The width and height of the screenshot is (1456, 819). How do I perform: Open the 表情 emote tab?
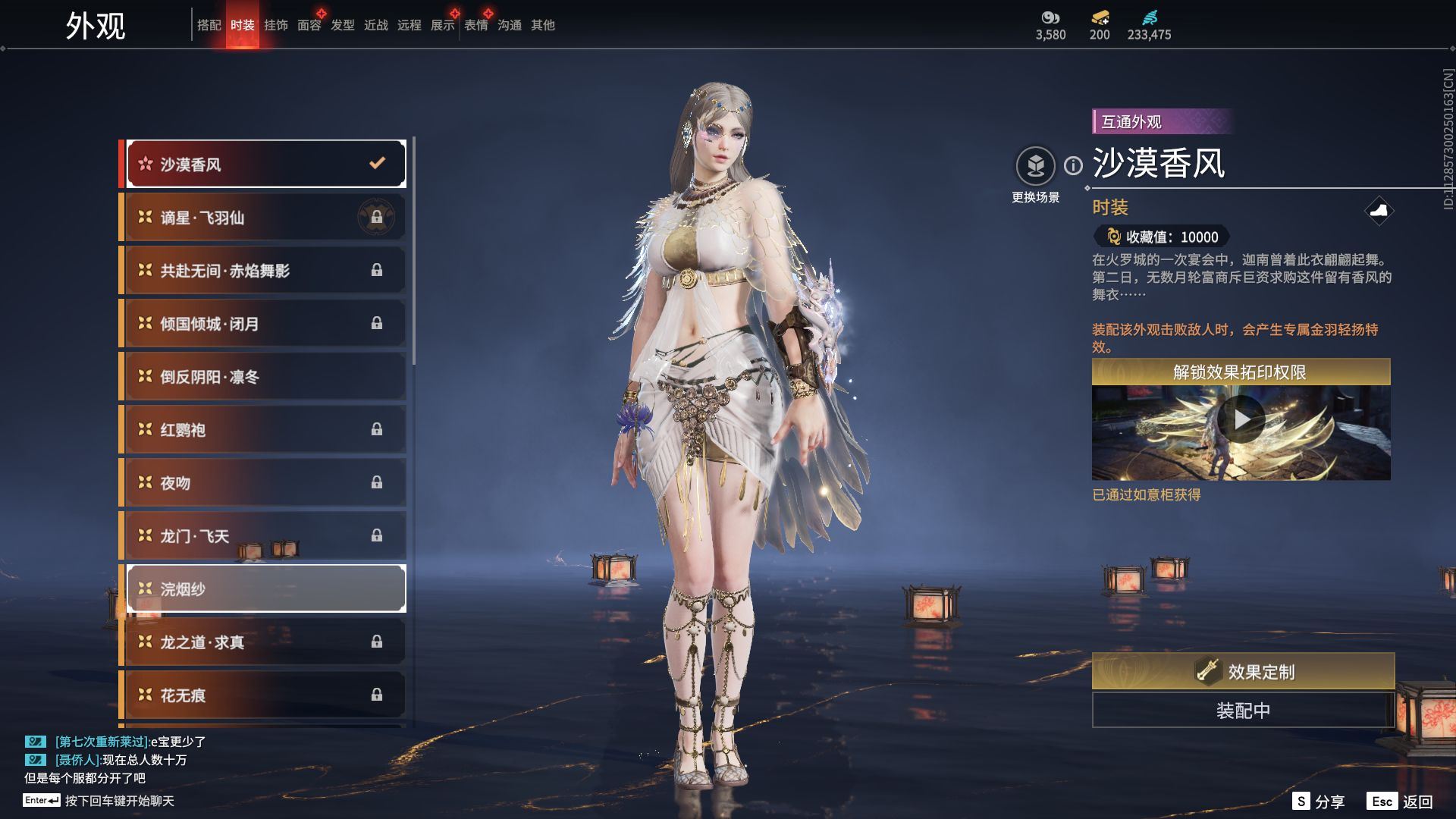(x=475, y=25)
